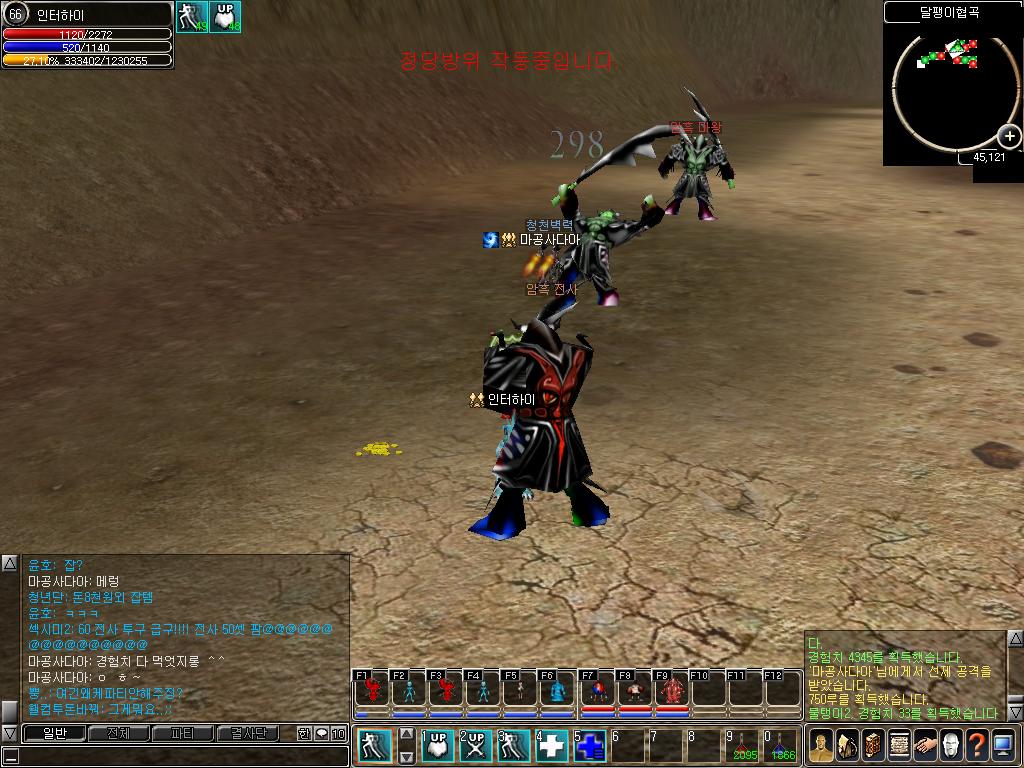Use the blue potion in quickslot 0
Viewport: 1024px width, 768px height.
point(781,746)
